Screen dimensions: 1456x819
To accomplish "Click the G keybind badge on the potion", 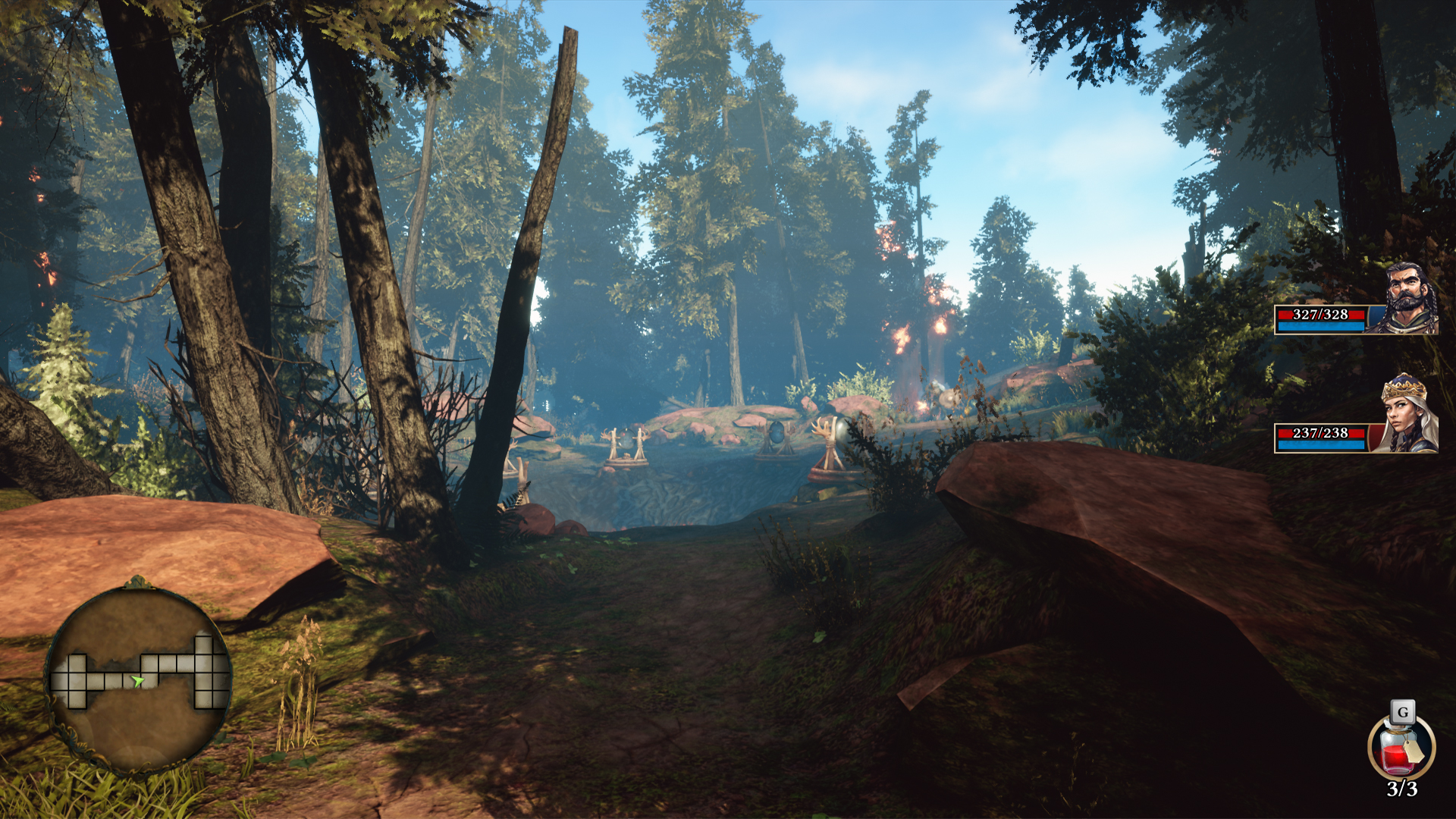I will tap(1403, 711).
